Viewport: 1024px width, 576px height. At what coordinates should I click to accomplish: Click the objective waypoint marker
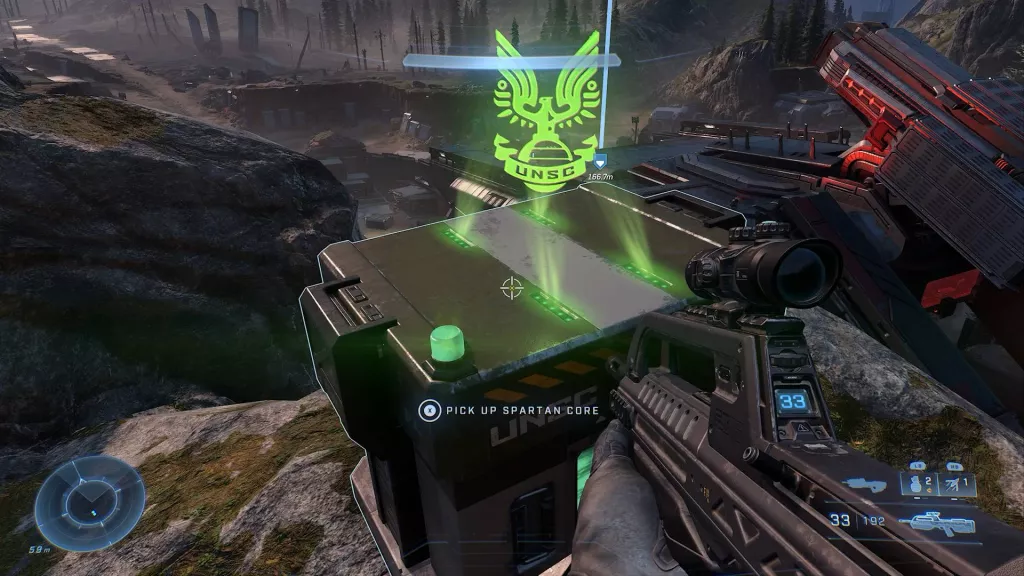(599, 160)
